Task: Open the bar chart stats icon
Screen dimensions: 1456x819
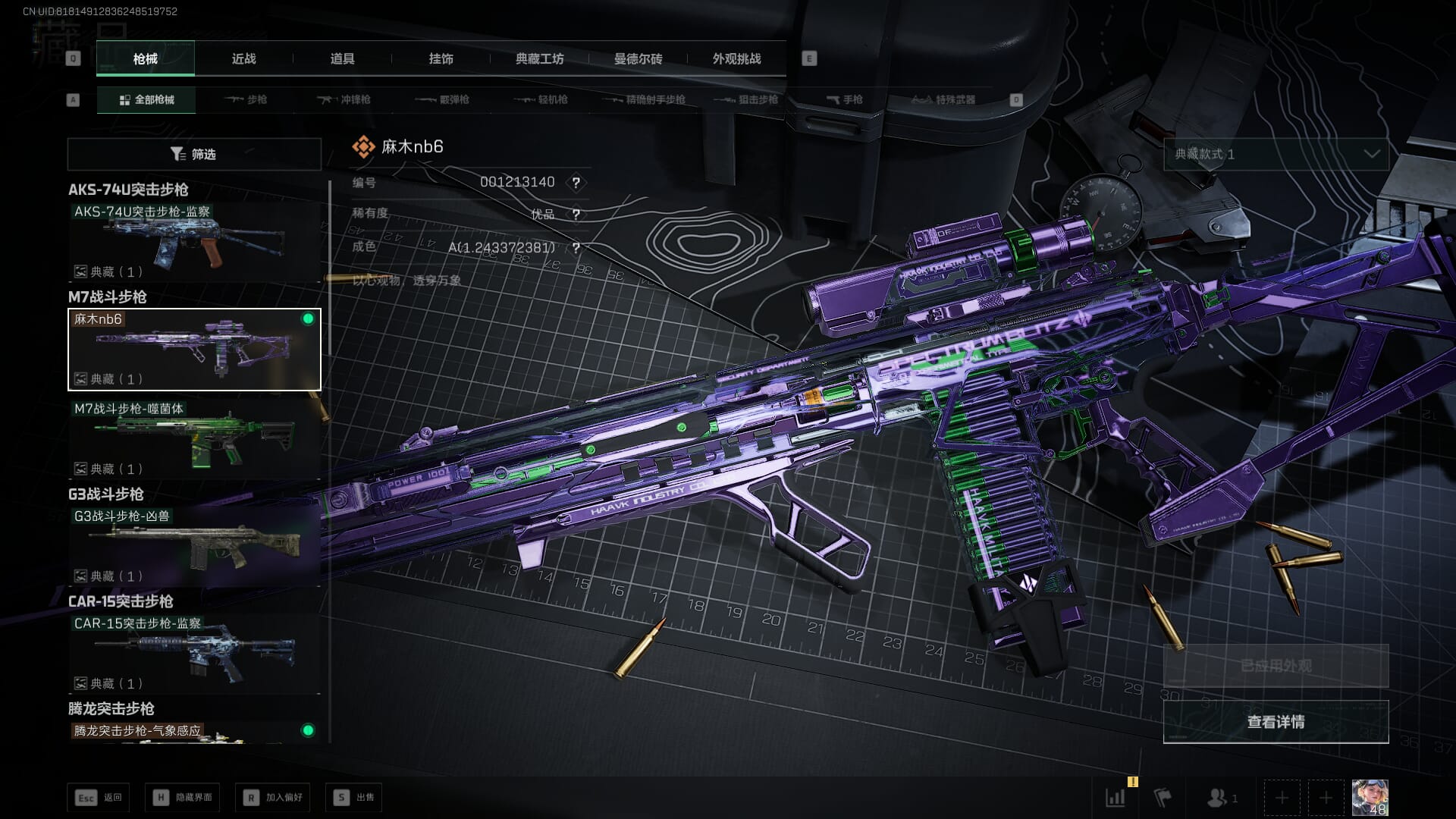Action: pos(1116,798)
